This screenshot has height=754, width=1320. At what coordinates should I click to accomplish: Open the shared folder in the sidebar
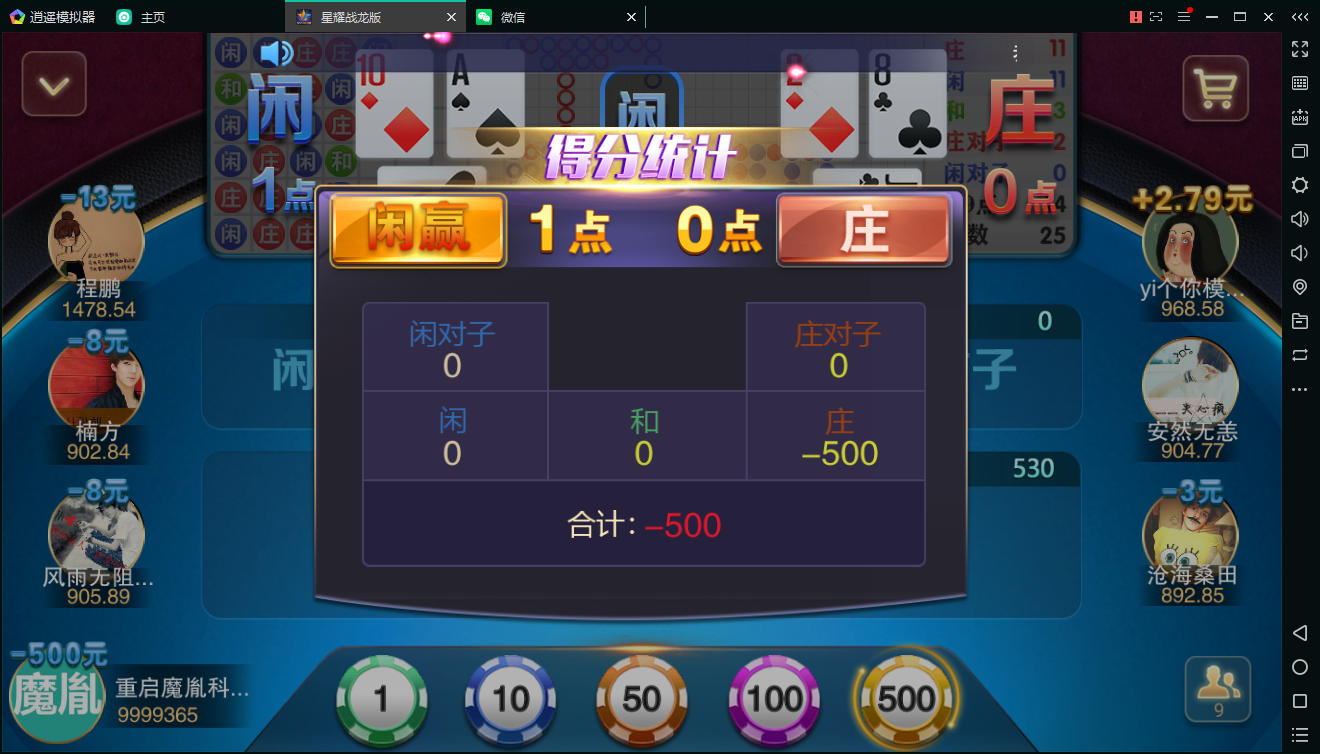[1300, 322]
